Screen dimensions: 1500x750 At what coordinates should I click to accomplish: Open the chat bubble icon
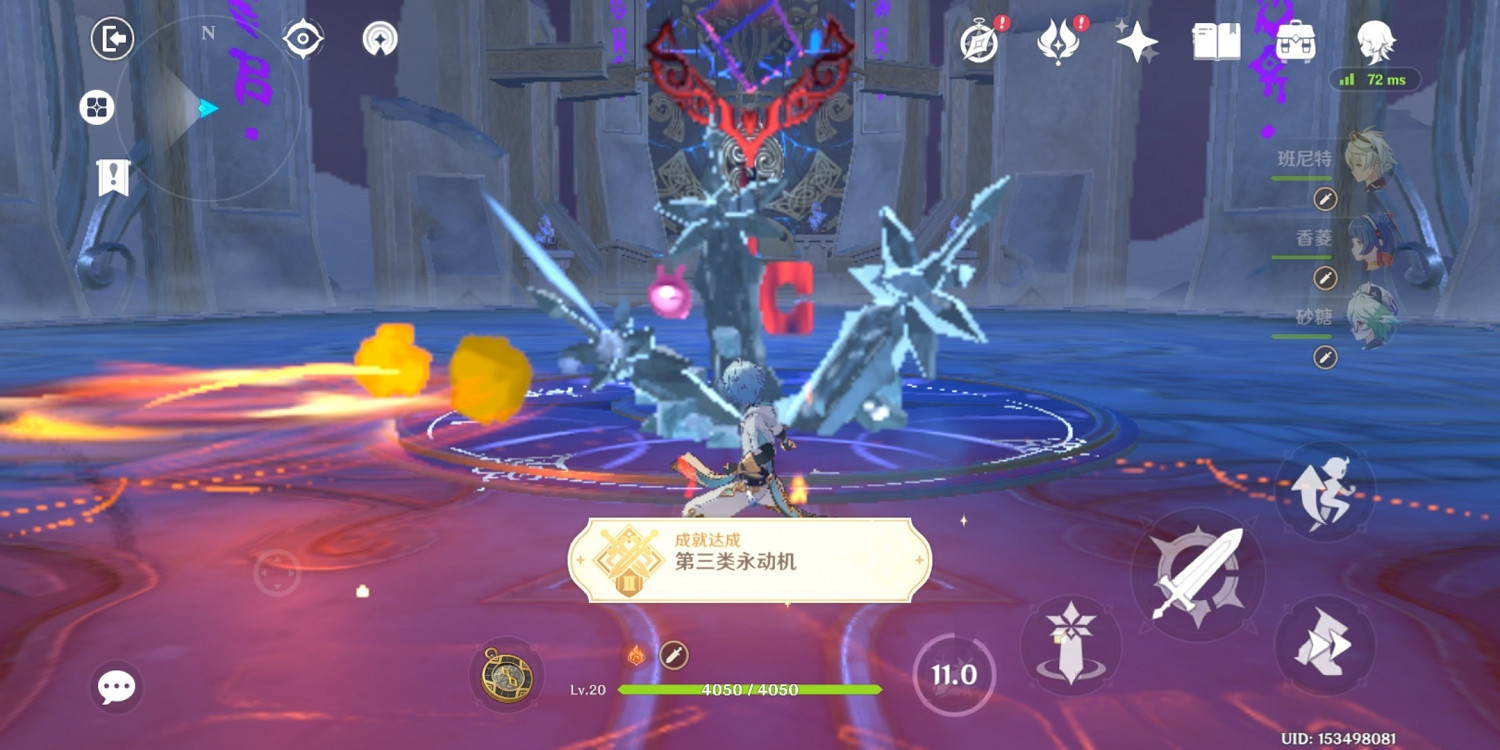(116, 688)
